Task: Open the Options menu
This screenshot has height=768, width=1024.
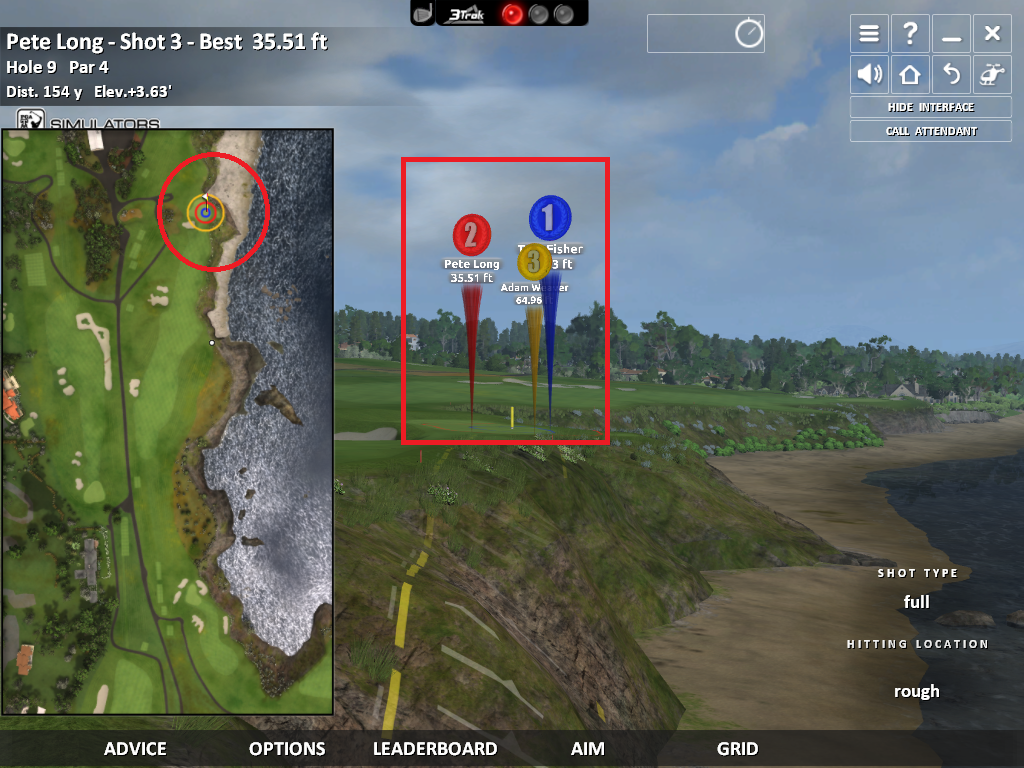Action: click(x=287, y=748)
